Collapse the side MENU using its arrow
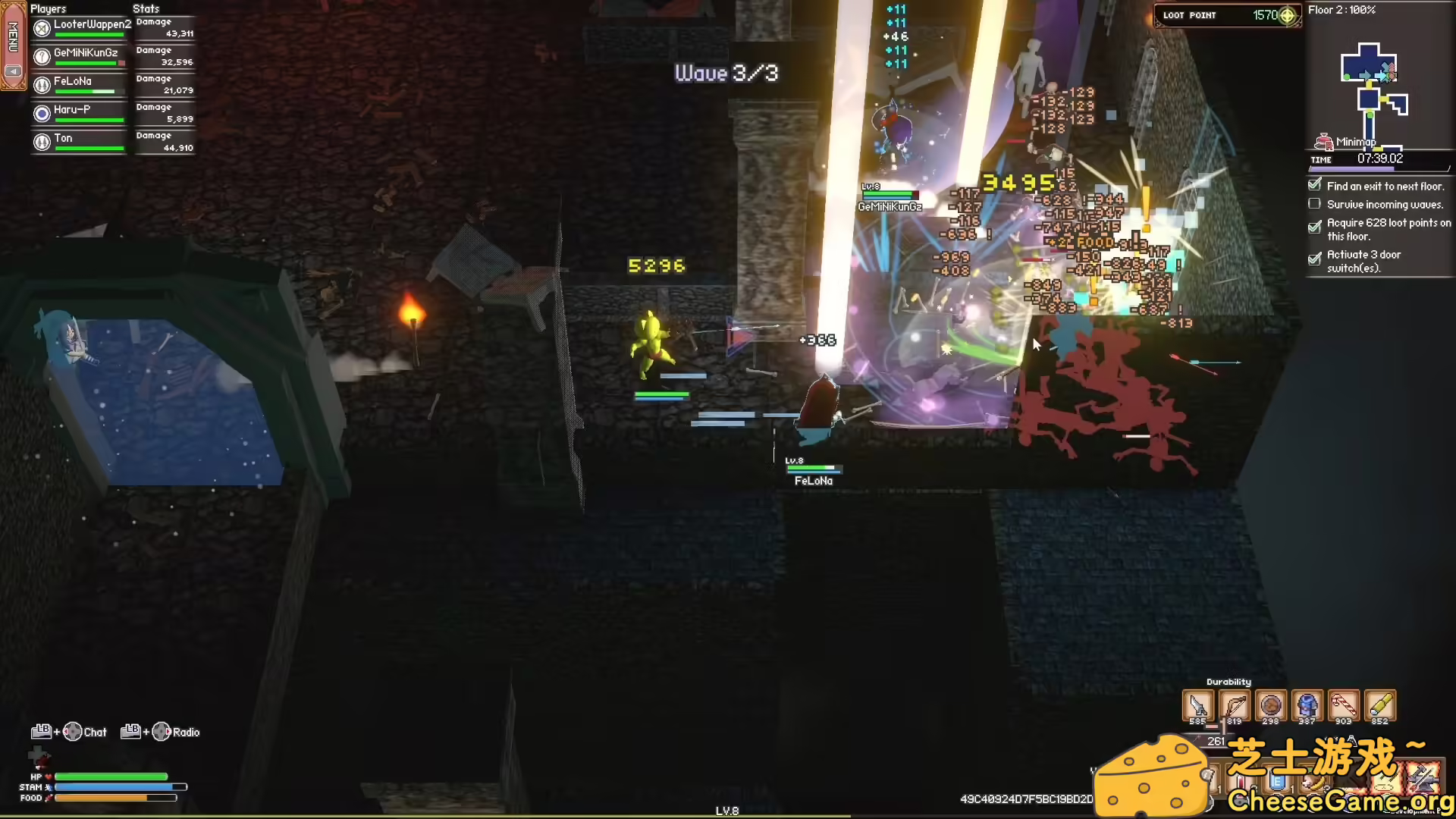The width and height of the screenshot is (1456, 819). tap(13, 71)
